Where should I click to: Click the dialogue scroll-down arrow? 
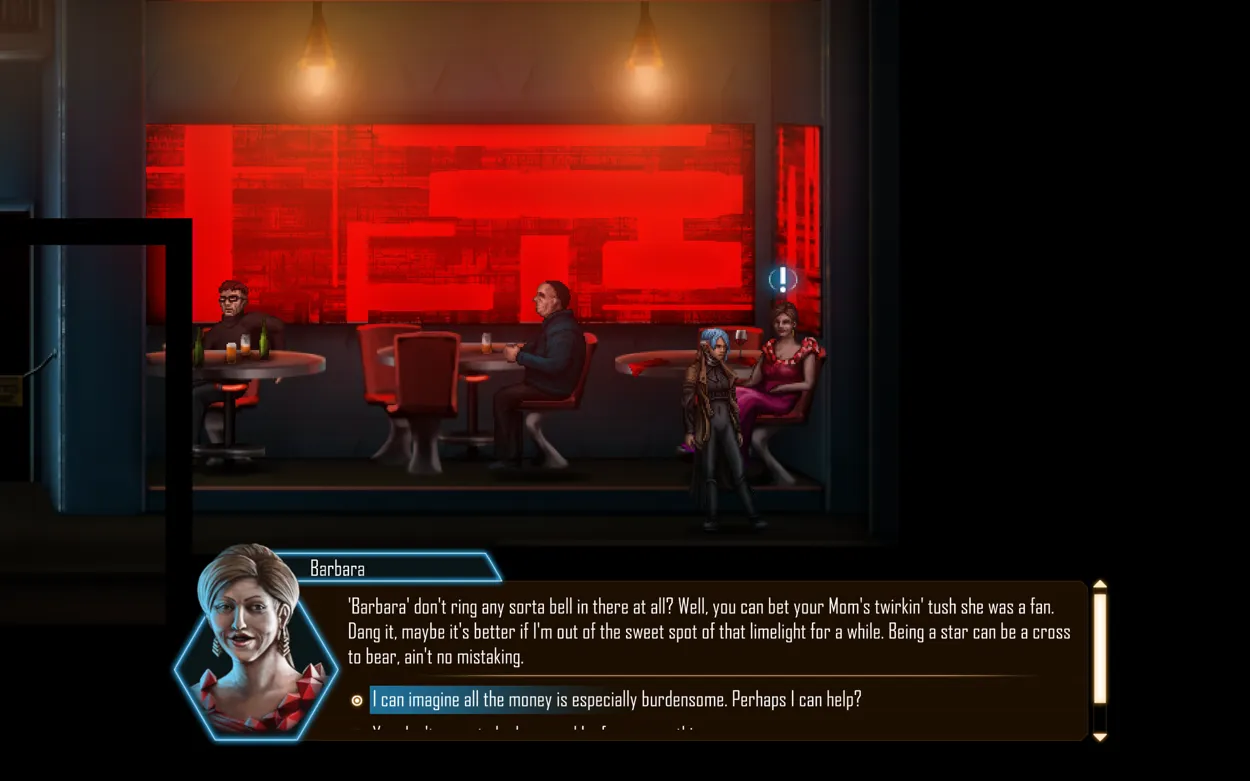[1100, 737]
